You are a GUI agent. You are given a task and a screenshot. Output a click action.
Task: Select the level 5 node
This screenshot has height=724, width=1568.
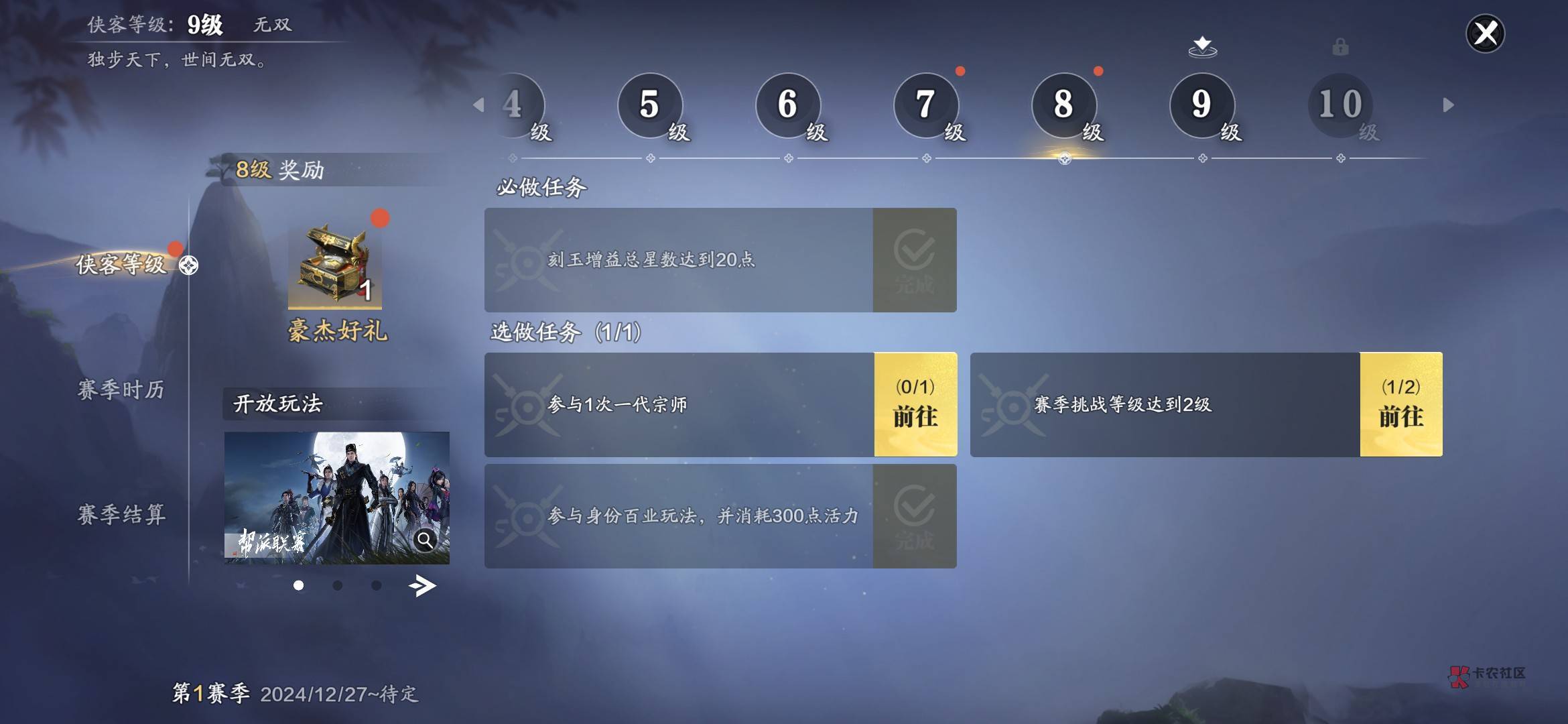(650, 105)
